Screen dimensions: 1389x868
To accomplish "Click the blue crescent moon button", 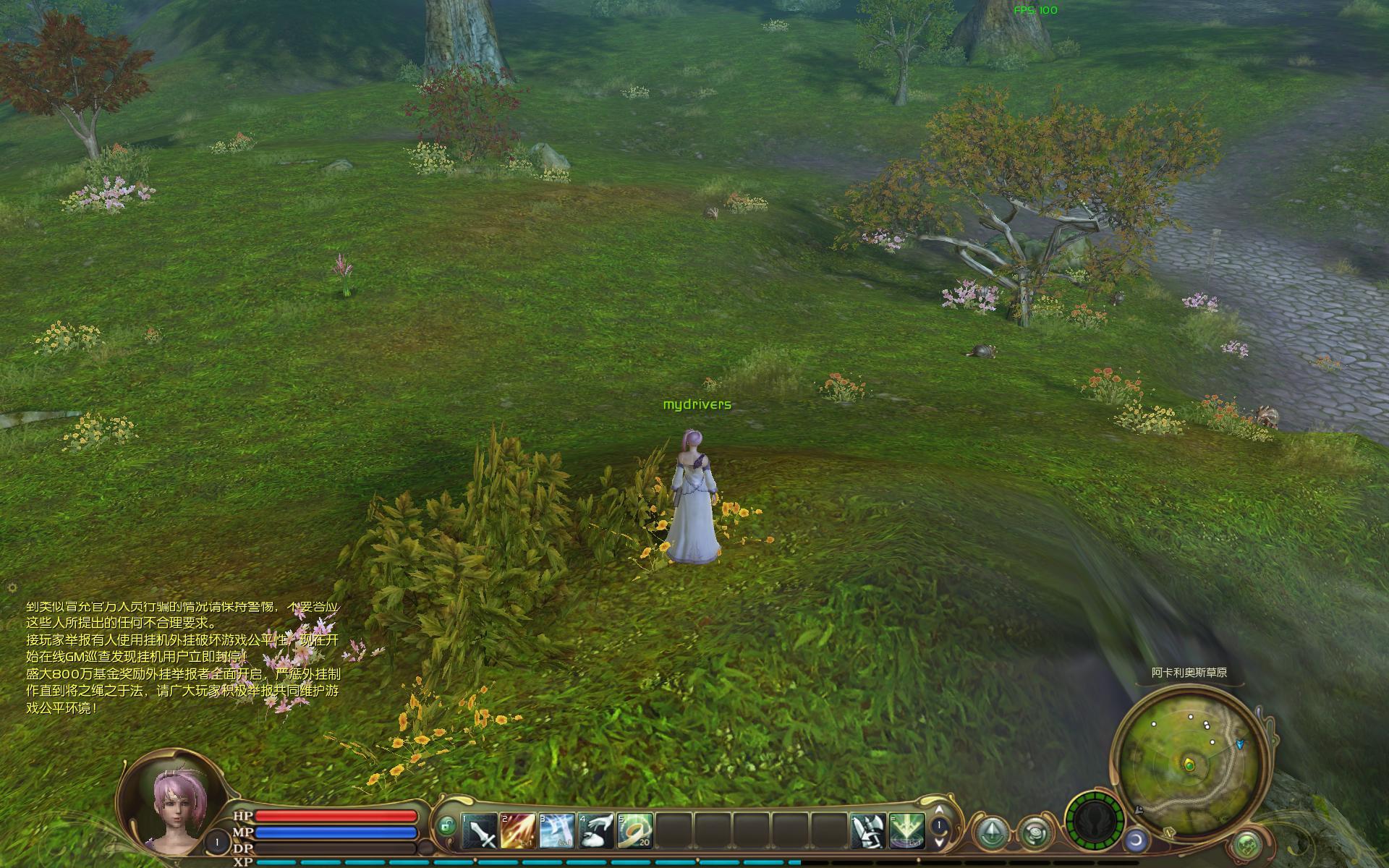I will click(x=1135, y=841).
